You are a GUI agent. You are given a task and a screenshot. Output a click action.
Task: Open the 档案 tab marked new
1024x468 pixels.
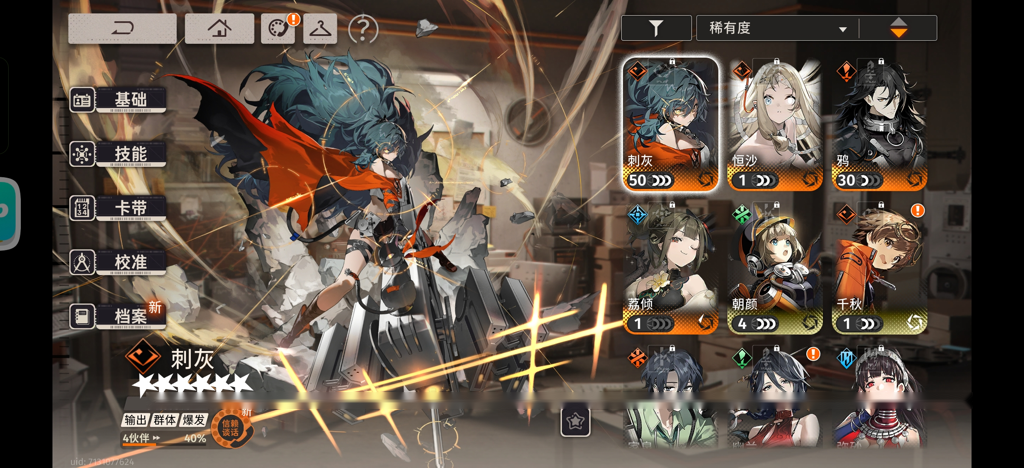pyautogui.click(x=118, y=316)
